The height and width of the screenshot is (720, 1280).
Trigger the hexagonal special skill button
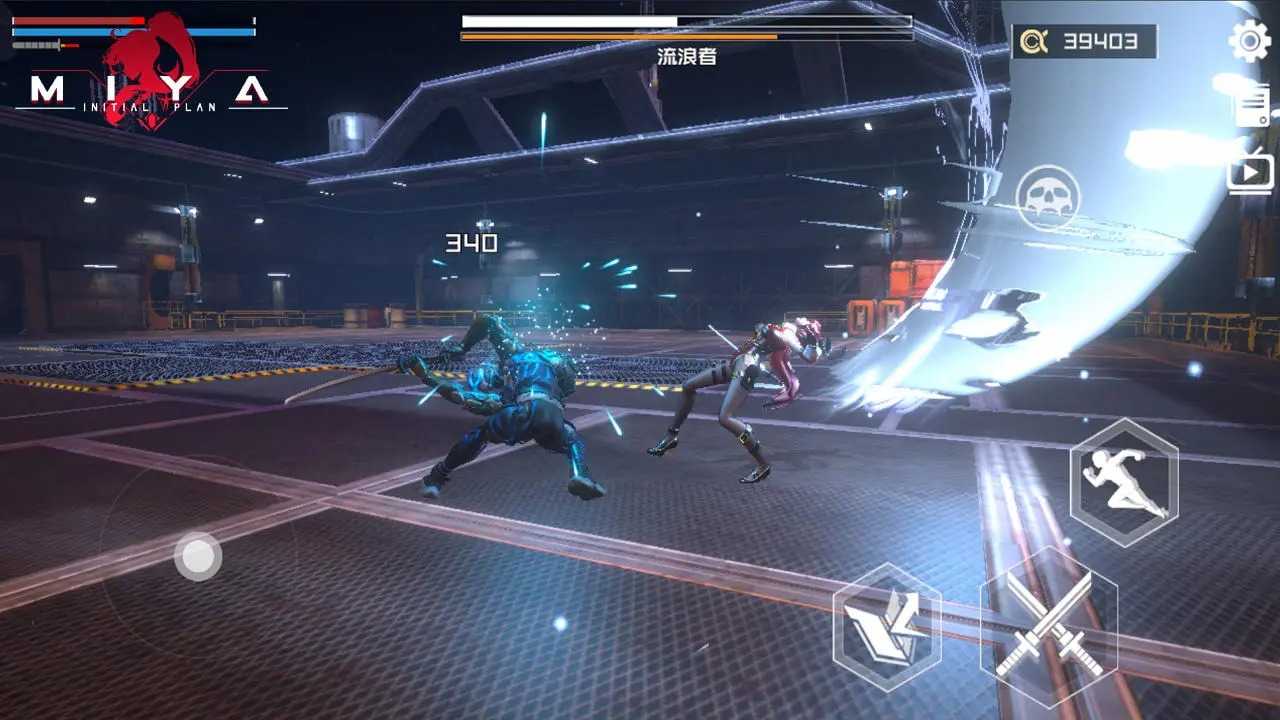click(x=887, y=627)
